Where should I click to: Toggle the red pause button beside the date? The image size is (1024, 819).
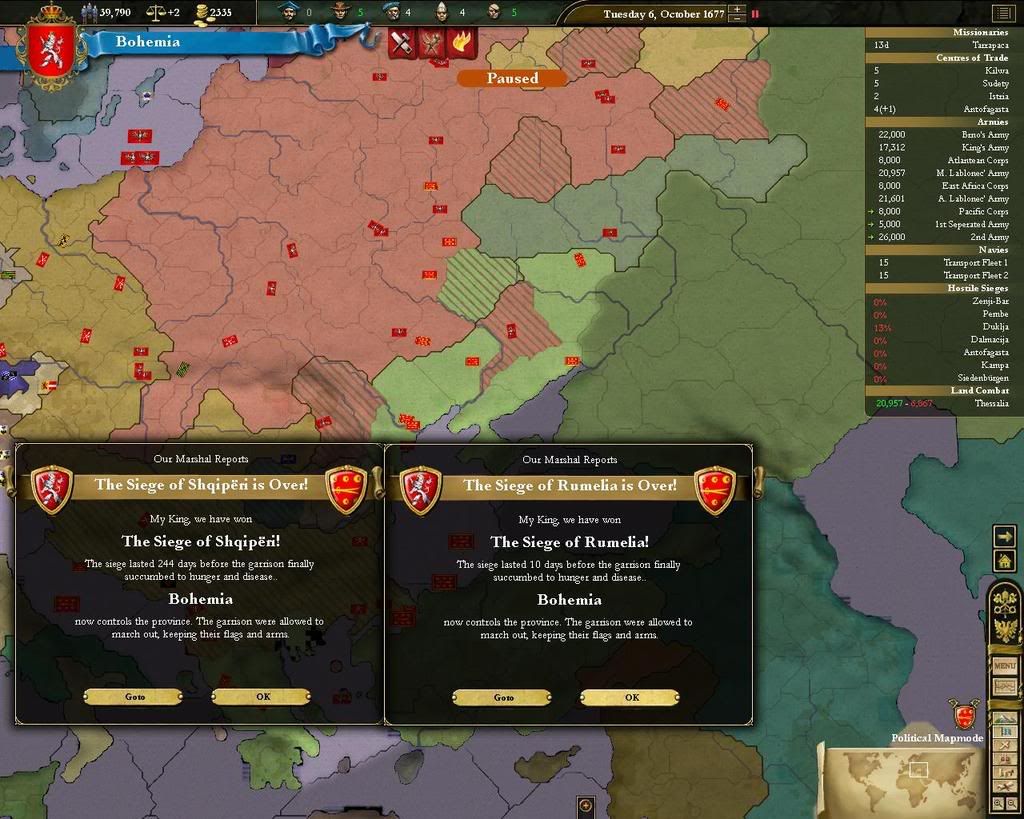tap(755, 14)
